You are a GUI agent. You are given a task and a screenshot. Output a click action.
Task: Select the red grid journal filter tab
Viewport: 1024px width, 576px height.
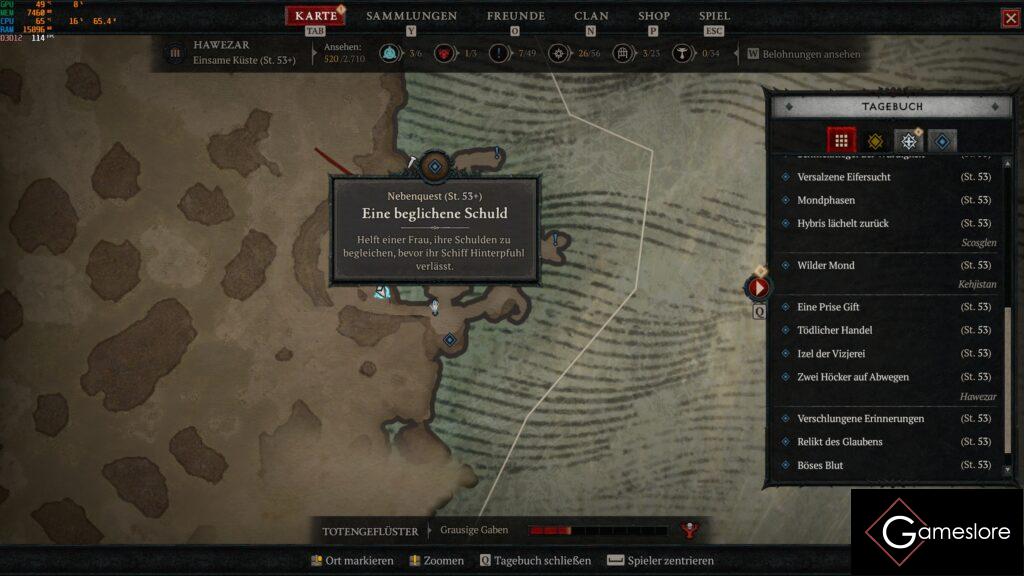(x=841, y=141)
